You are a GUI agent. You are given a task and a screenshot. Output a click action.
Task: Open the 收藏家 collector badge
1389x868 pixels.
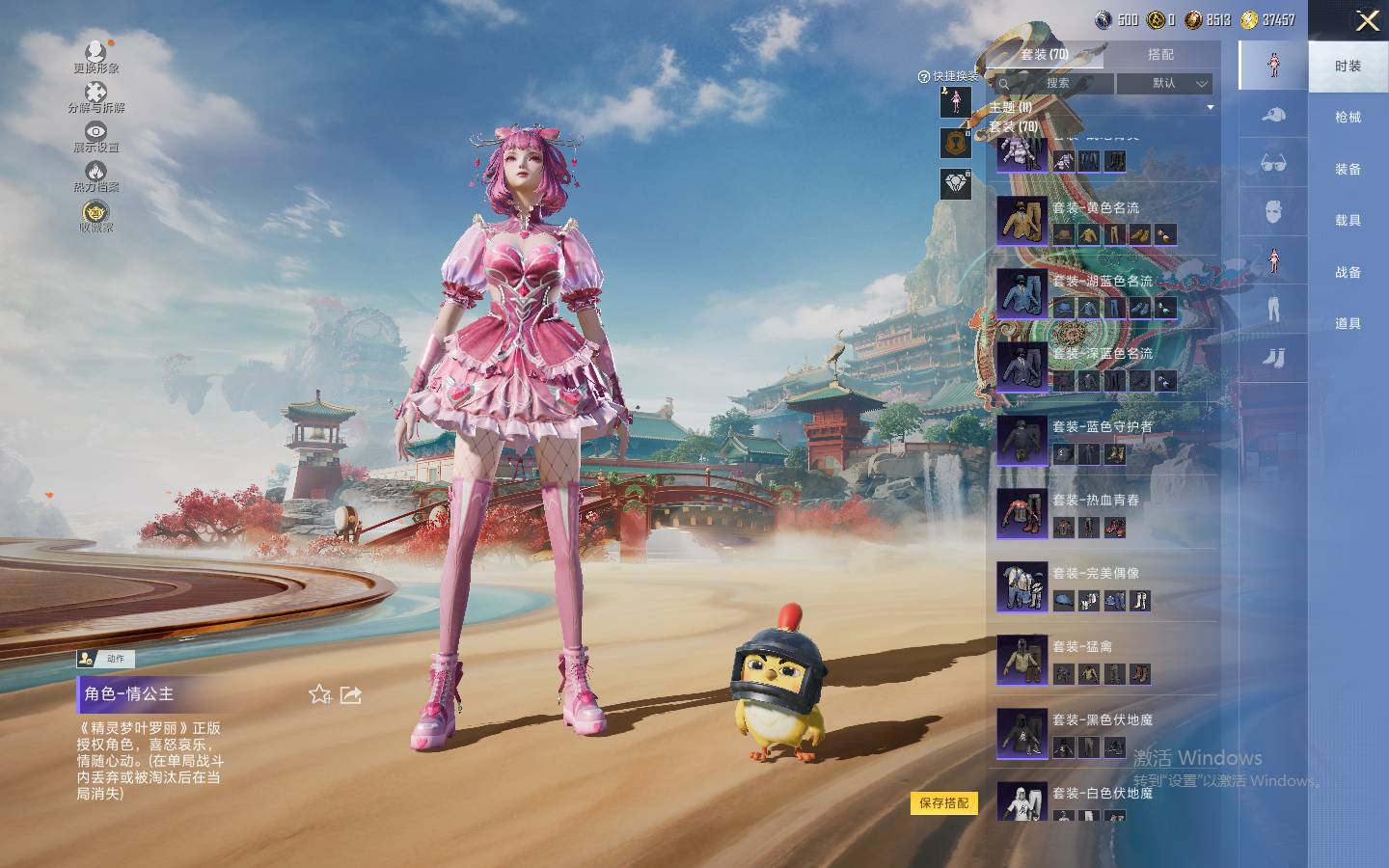(95, 215)
